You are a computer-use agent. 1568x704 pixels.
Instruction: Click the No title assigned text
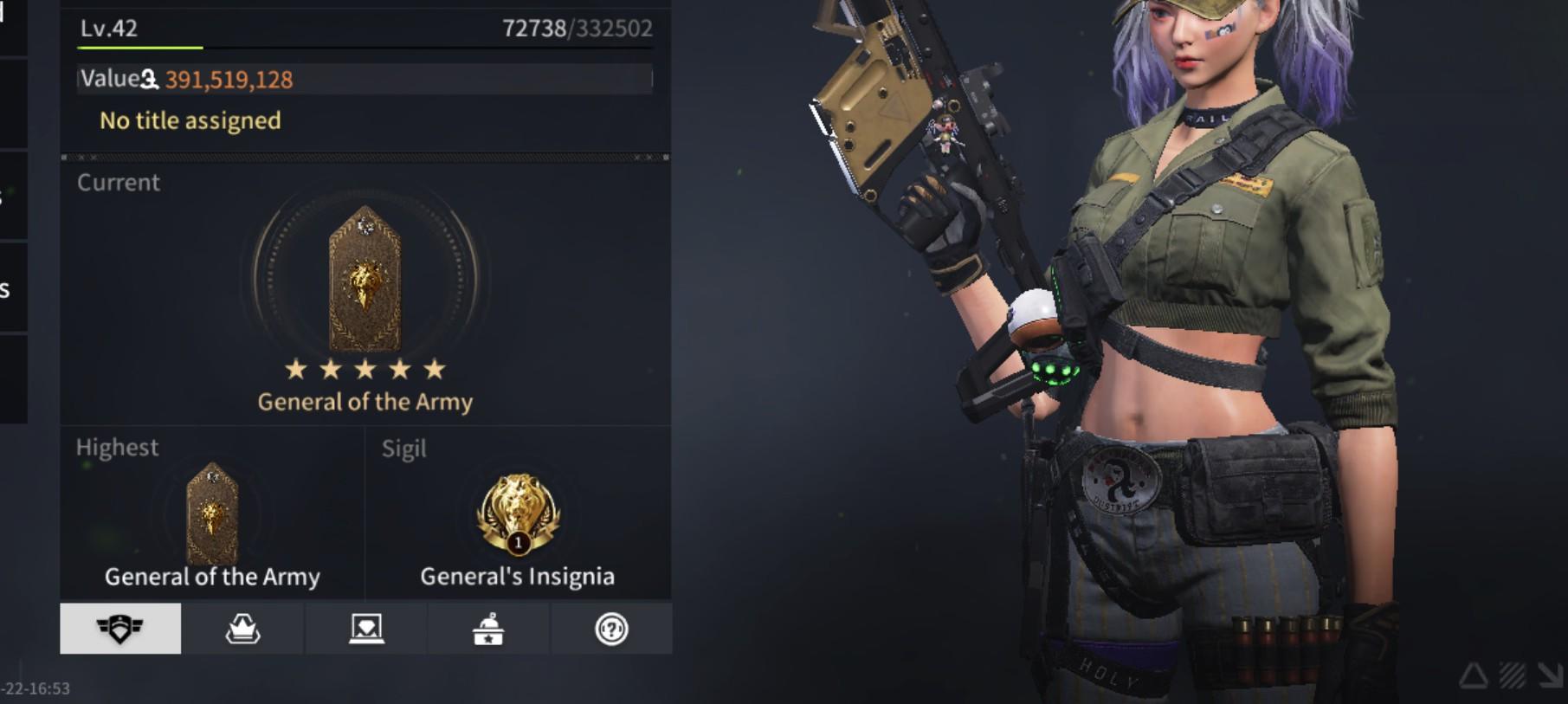[x=190, y=120]
